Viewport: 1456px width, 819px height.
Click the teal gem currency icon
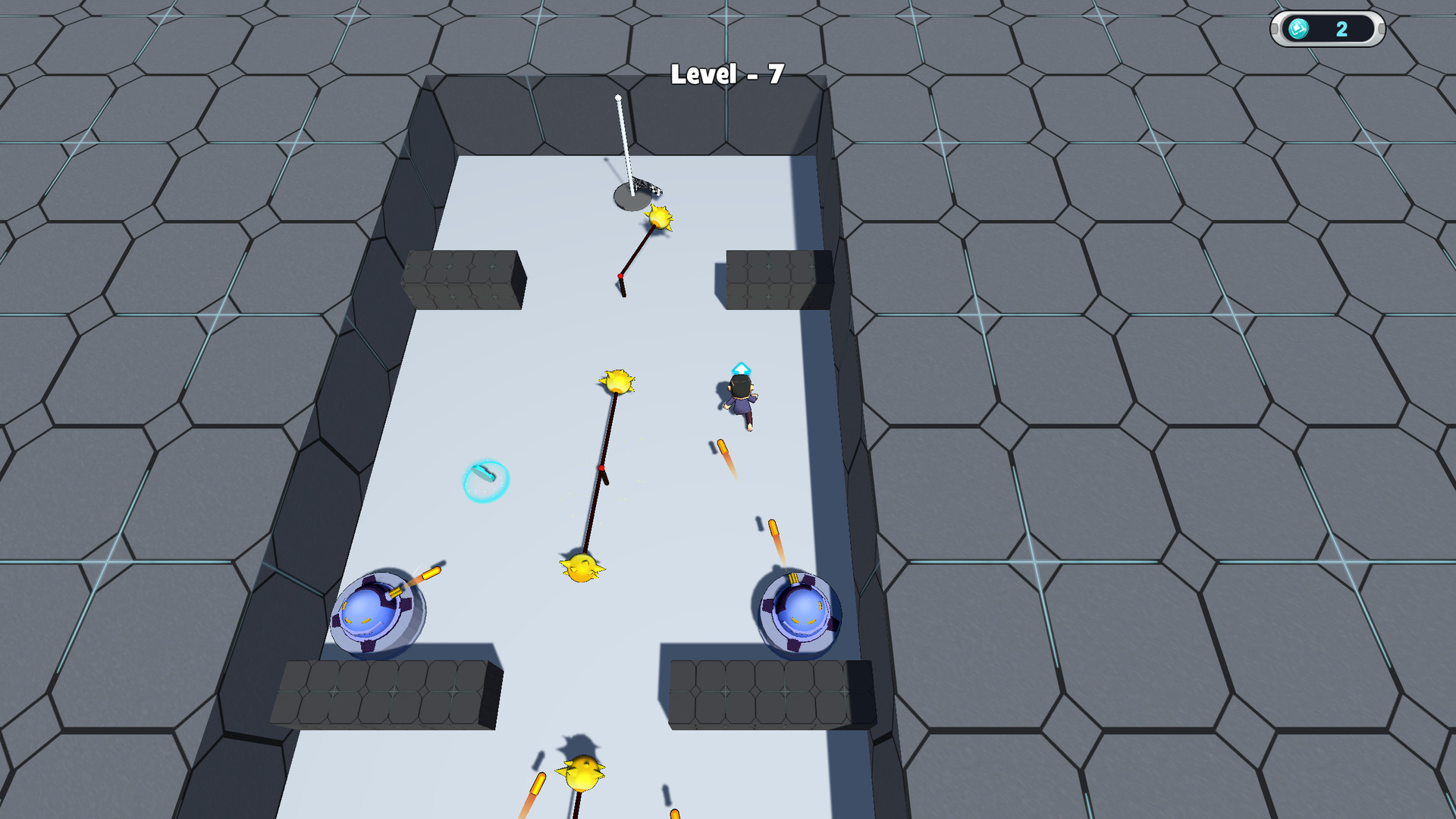pyautogui.click(x=1298, y=30)
